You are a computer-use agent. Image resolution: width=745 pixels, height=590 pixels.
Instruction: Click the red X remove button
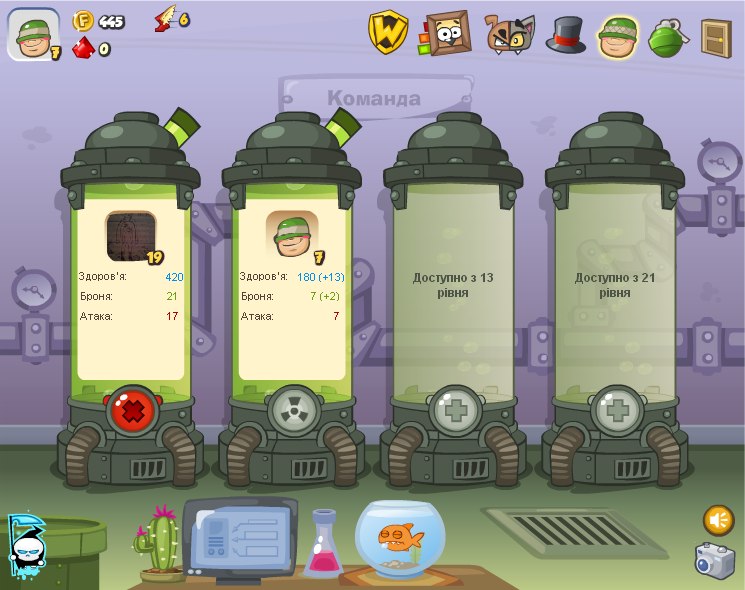tap(133, 411)
